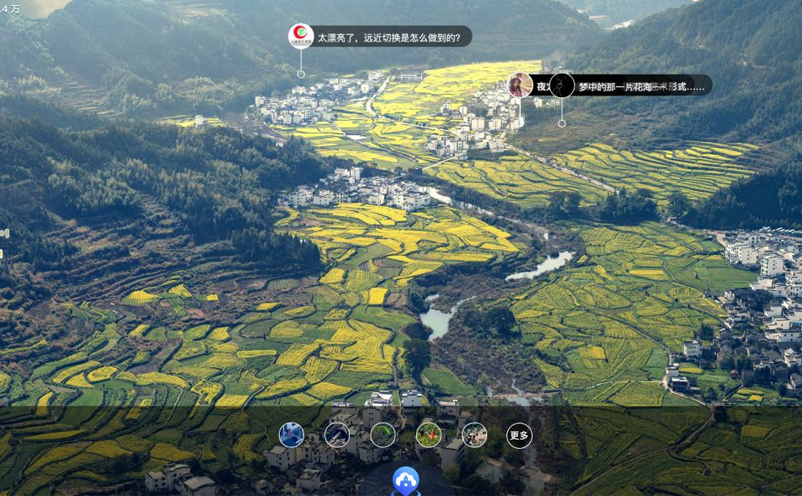The height and width of the screenshot is (496, 802).
Task: Open the comment starting "梦中的那一片花海"
Action: (x=640, y=87)
